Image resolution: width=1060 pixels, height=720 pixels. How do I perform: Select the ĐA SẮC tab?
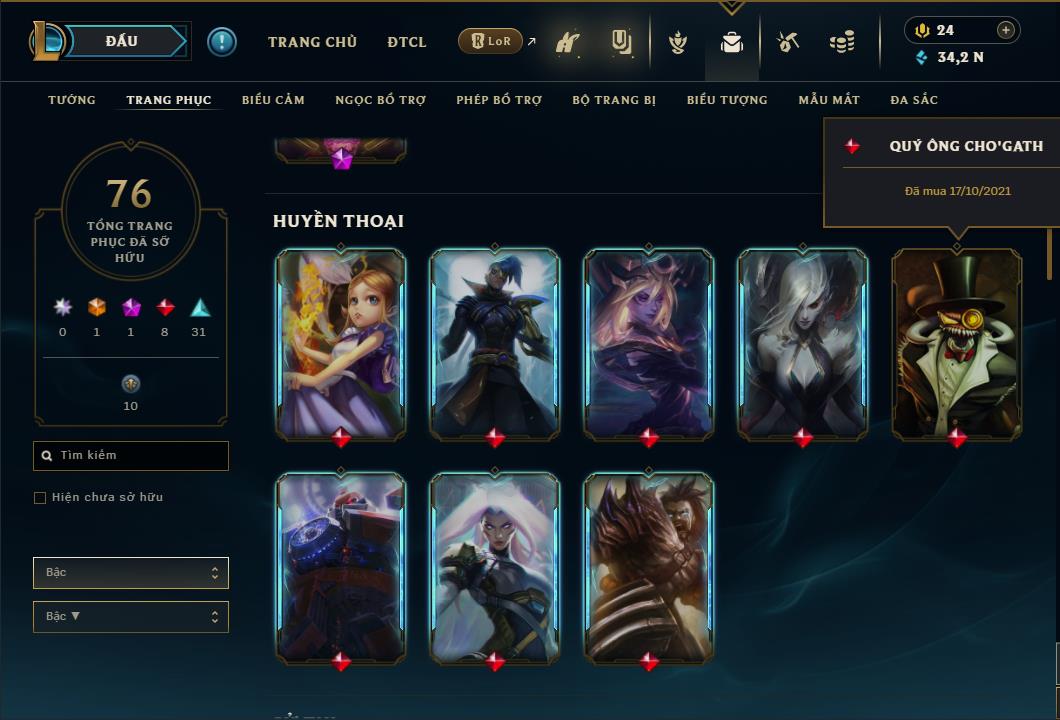coord(914,100)
